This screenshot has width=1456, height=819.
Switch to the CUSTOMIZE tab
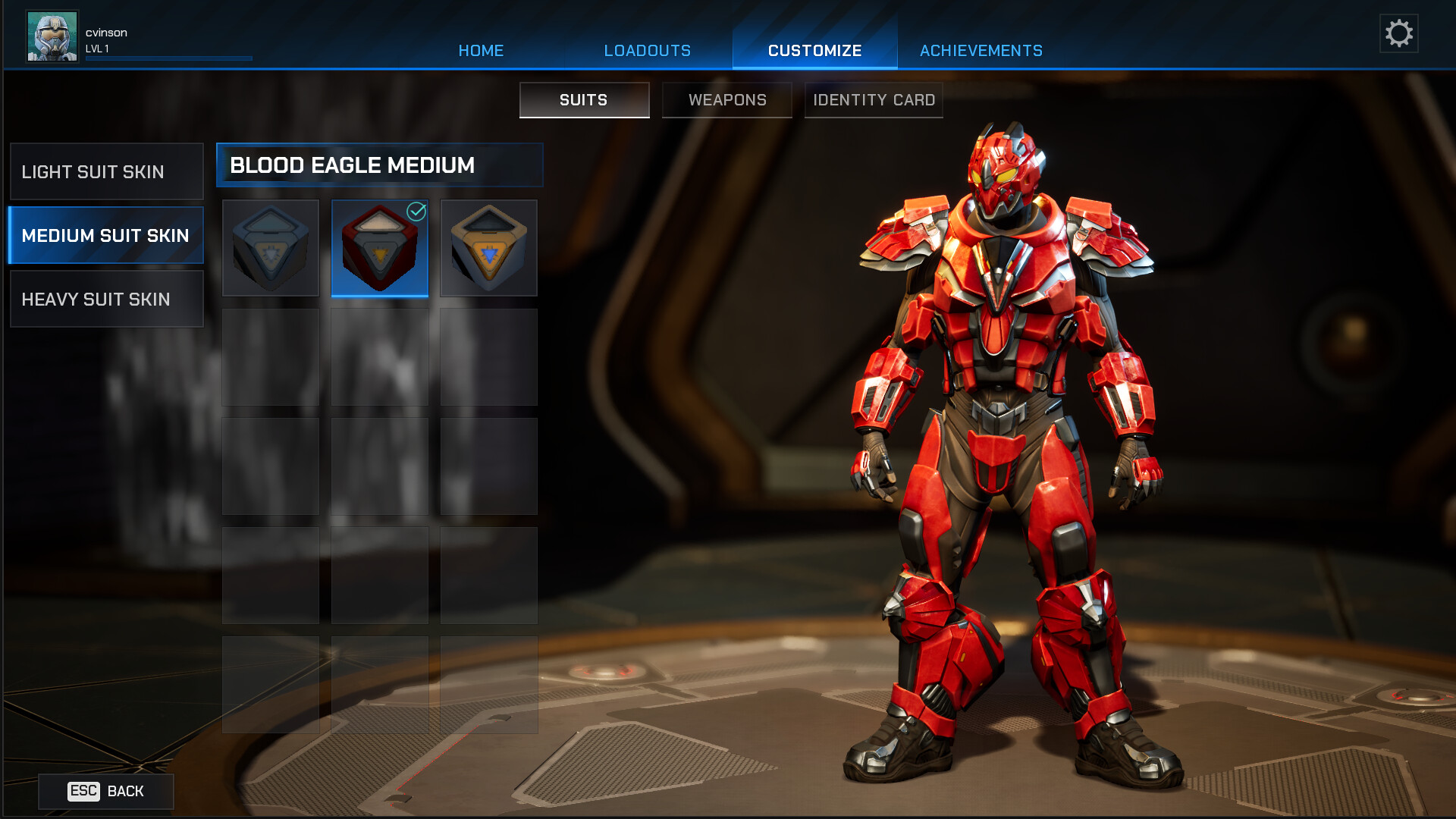814,50
